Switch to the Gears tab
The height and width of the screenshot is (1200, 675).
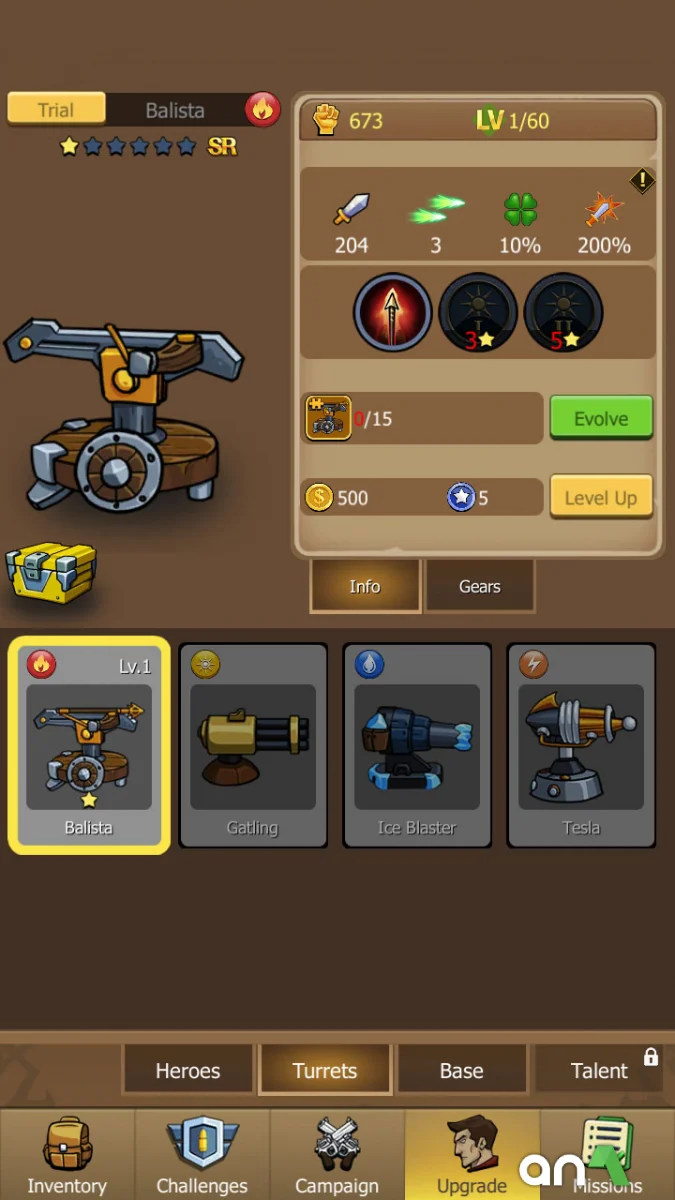pos(479,586)
